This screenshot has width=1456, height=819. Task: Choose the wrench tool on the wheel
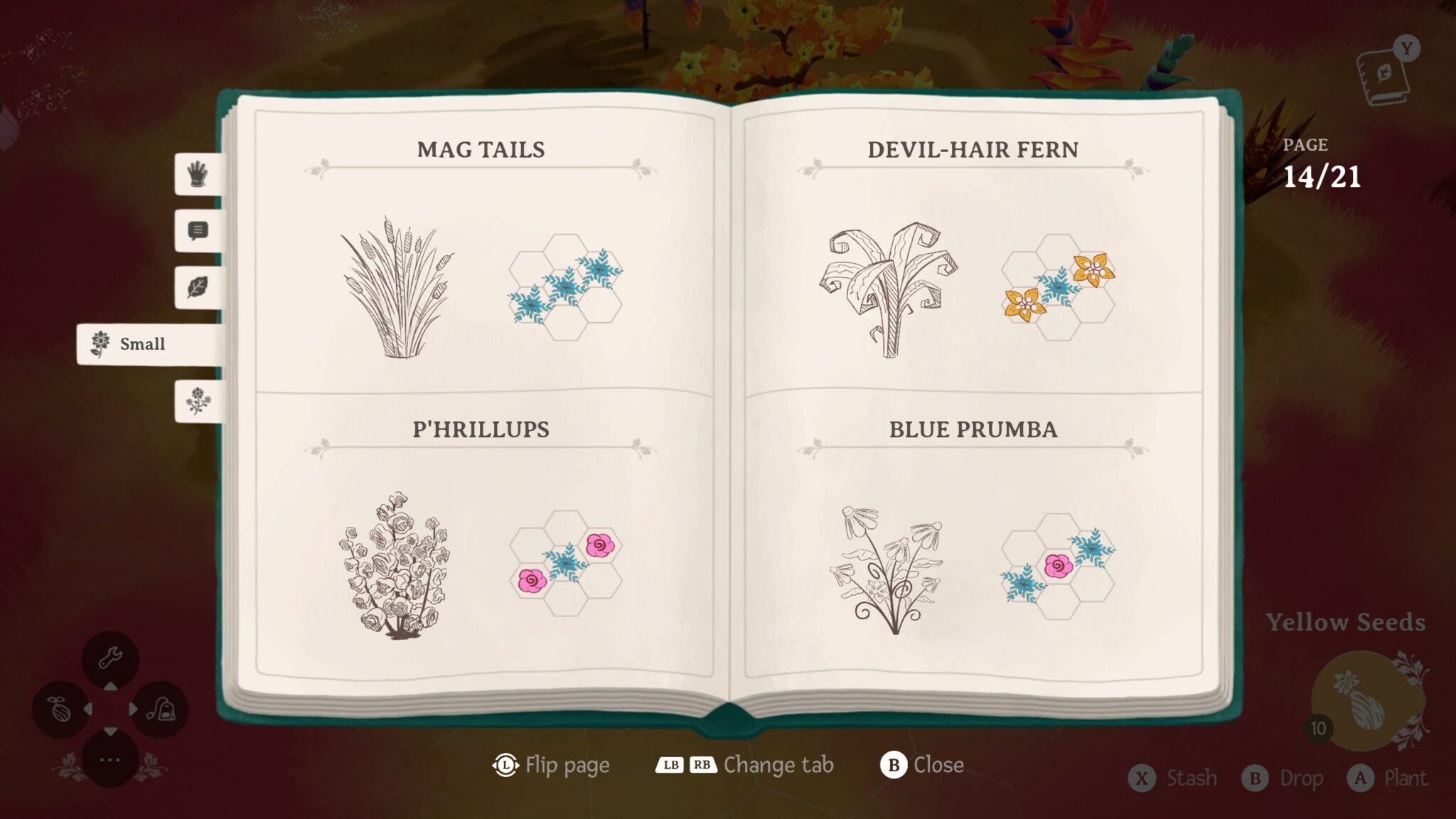click(x=110, y=658)
